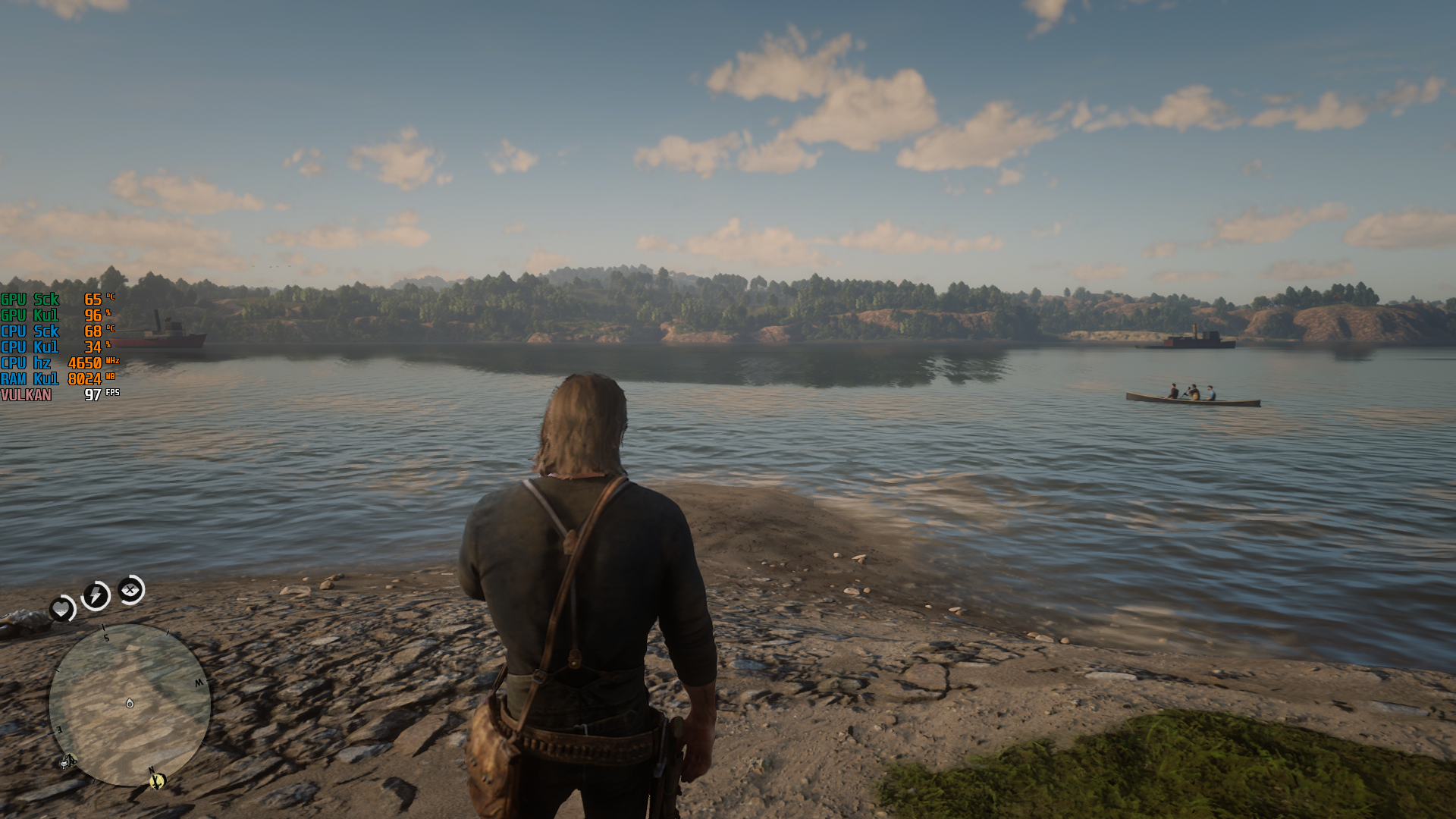
Task: Click the yellow marker on the minimap edge
Action: click(157, 780)
